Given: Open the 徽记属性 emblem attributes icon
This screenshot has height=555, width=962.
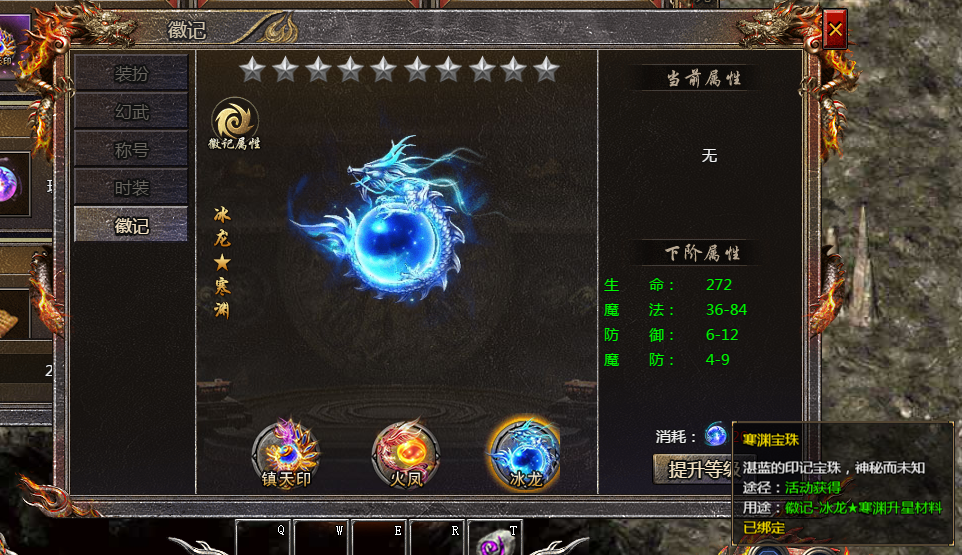Looking at the screenshot, I should click(x=235, y=122).
